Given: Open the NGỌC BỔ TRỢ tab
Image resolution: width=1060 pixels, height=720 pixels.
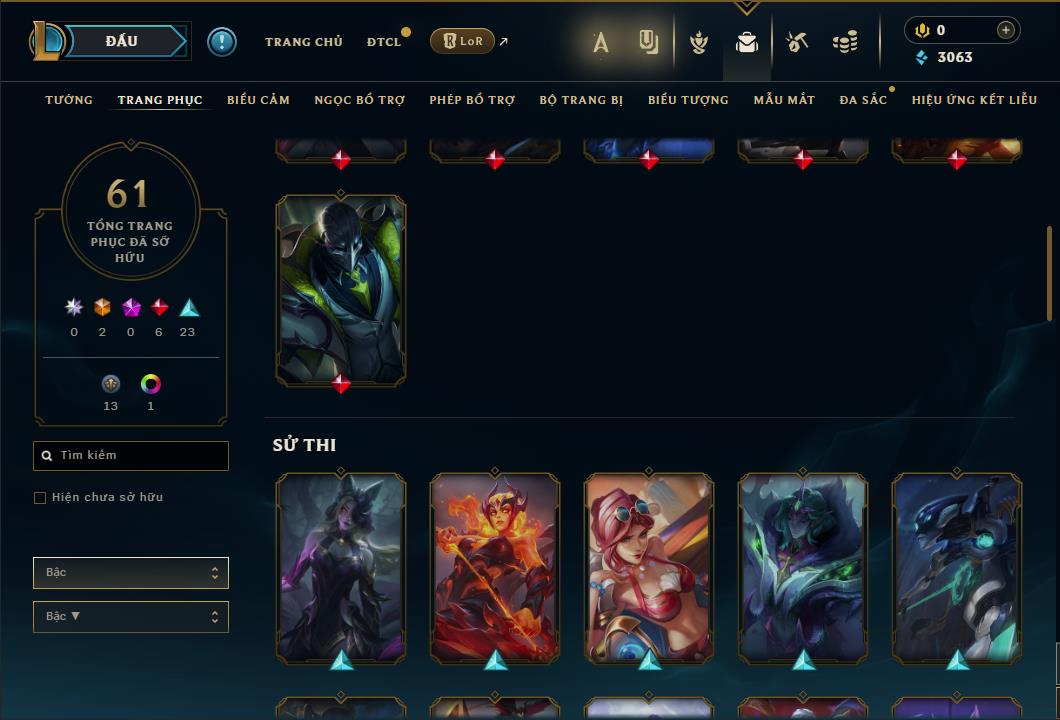Looking at the screenshot, I should click(x=359, y=100).
